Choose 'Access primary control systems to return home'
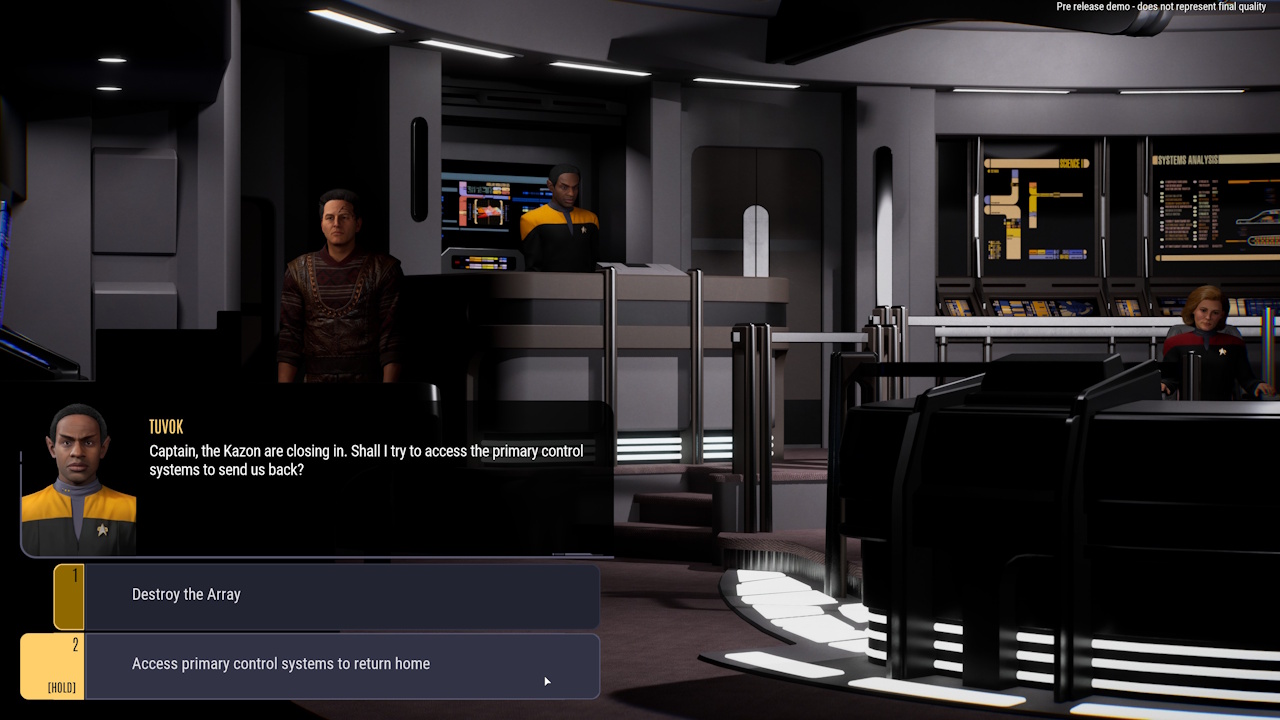The image size is (1280, 720). pyautogui.click(x=330, y=663)
